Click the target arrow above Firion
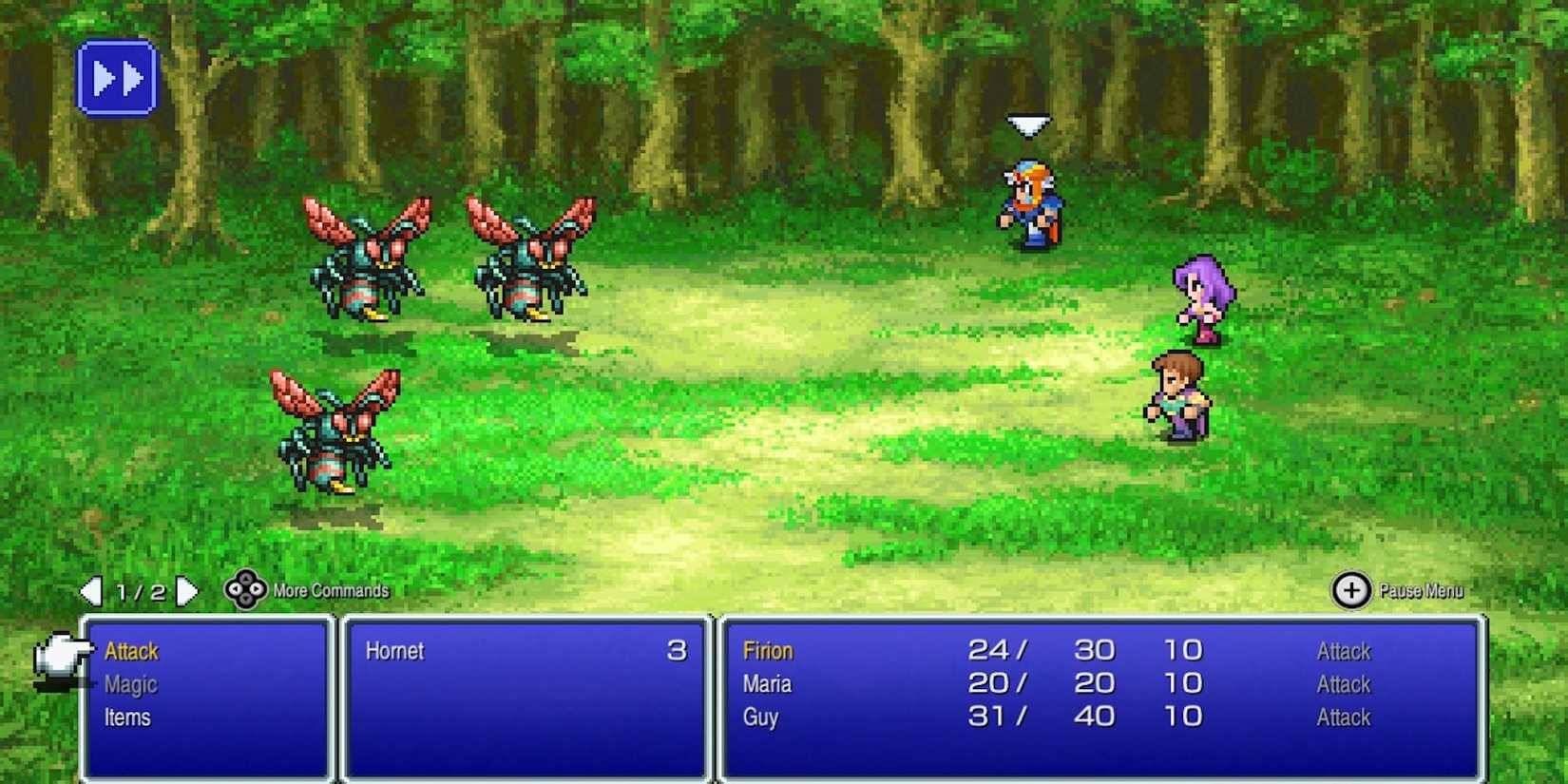 (1029, 122)
